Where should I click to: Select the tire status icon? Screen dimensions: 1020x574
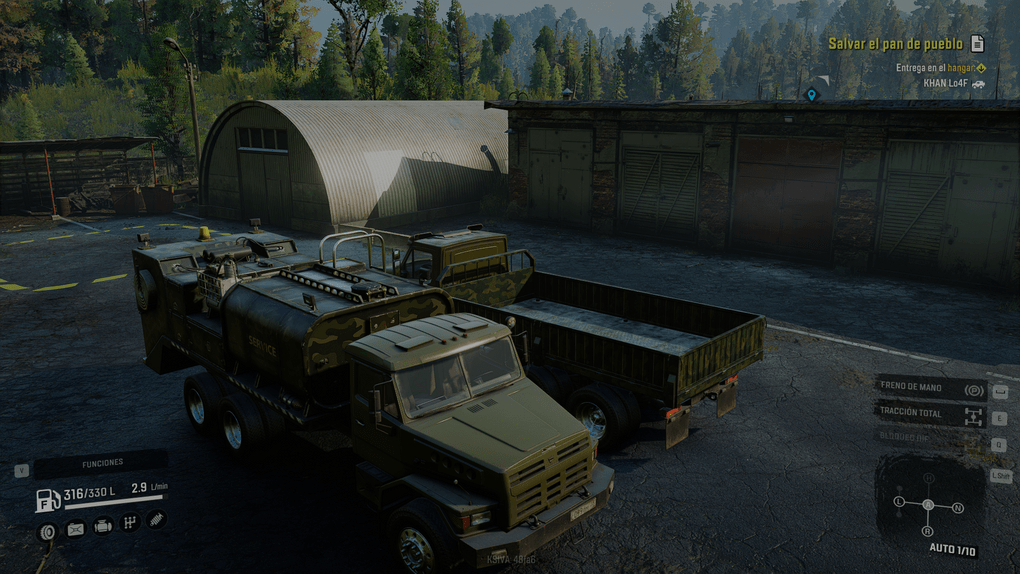click(47, 531)
